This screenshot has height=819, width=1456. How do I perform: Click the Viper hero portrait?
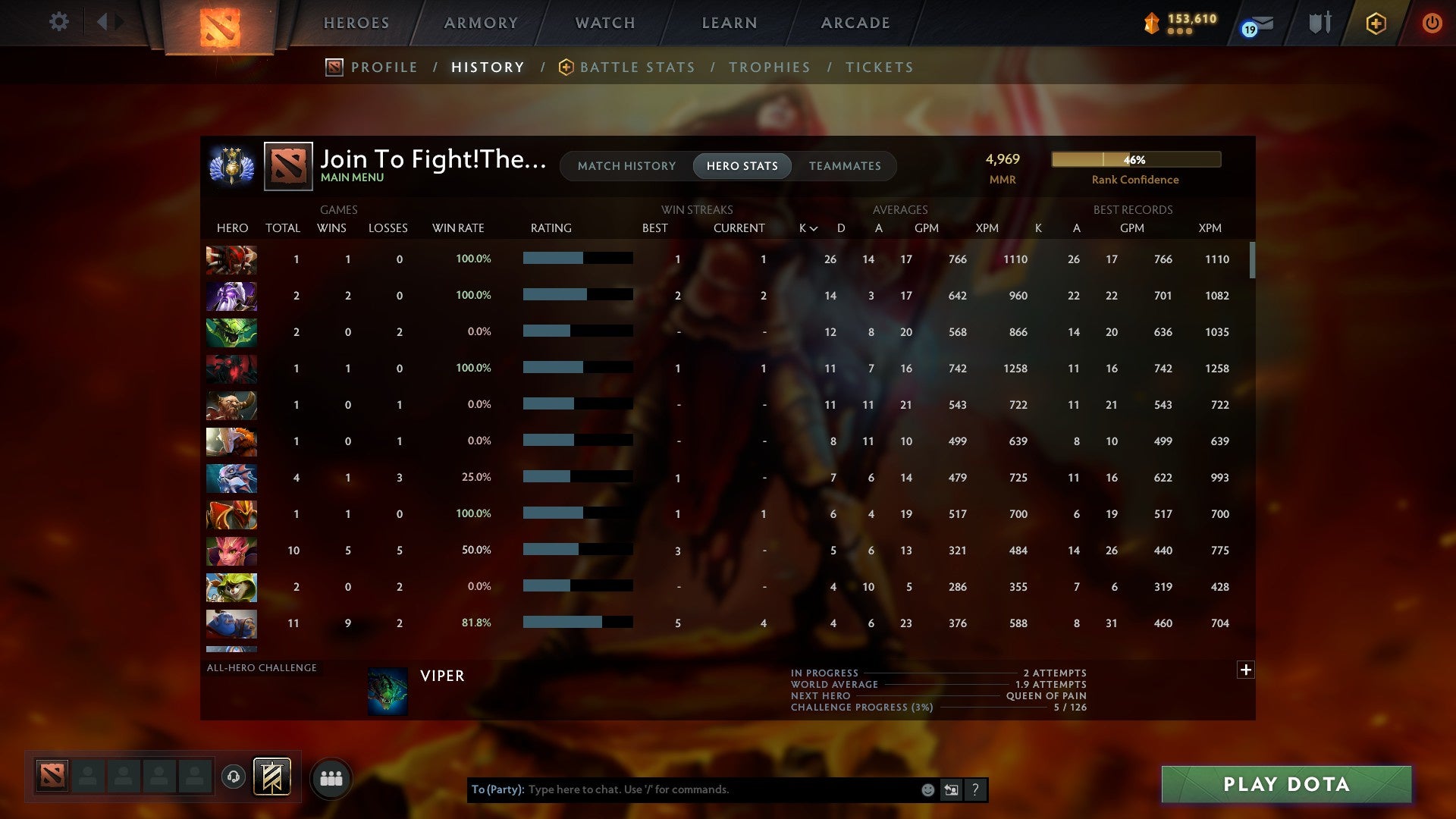point(388,691)
